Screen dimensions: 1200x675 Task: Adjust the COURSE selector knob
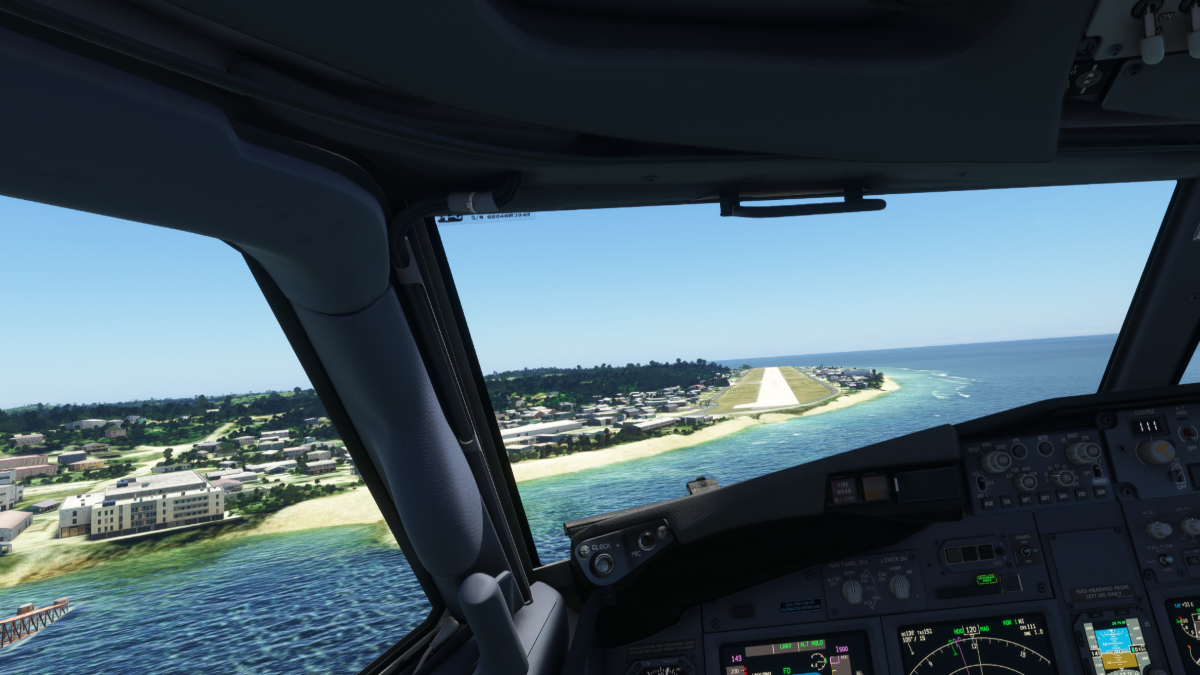(1156, 451)
